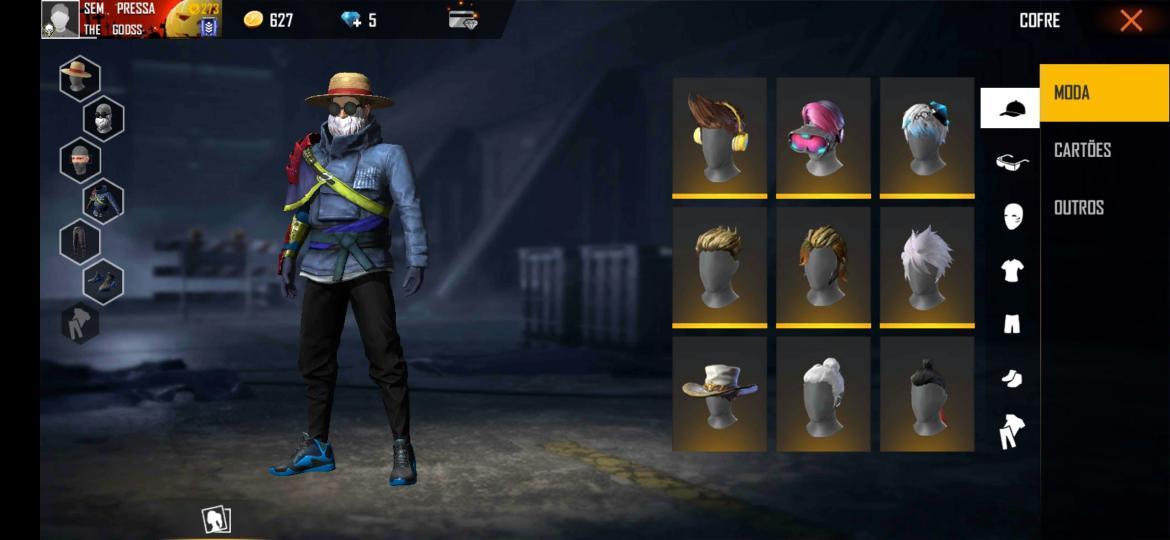Select the face mask category icon

pyautogui.click(x=1012, y=216)
